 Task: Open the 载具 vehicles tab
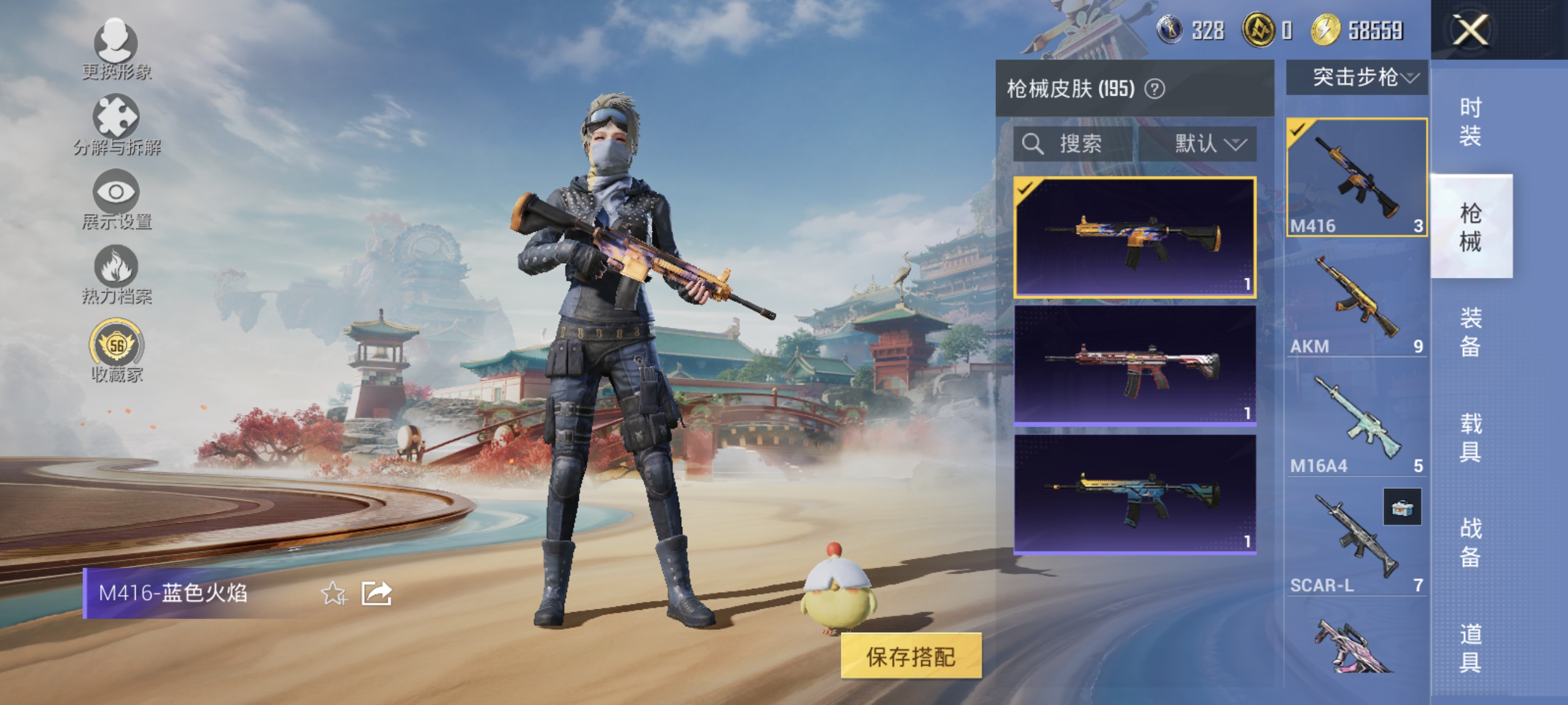coord(1470,435)
